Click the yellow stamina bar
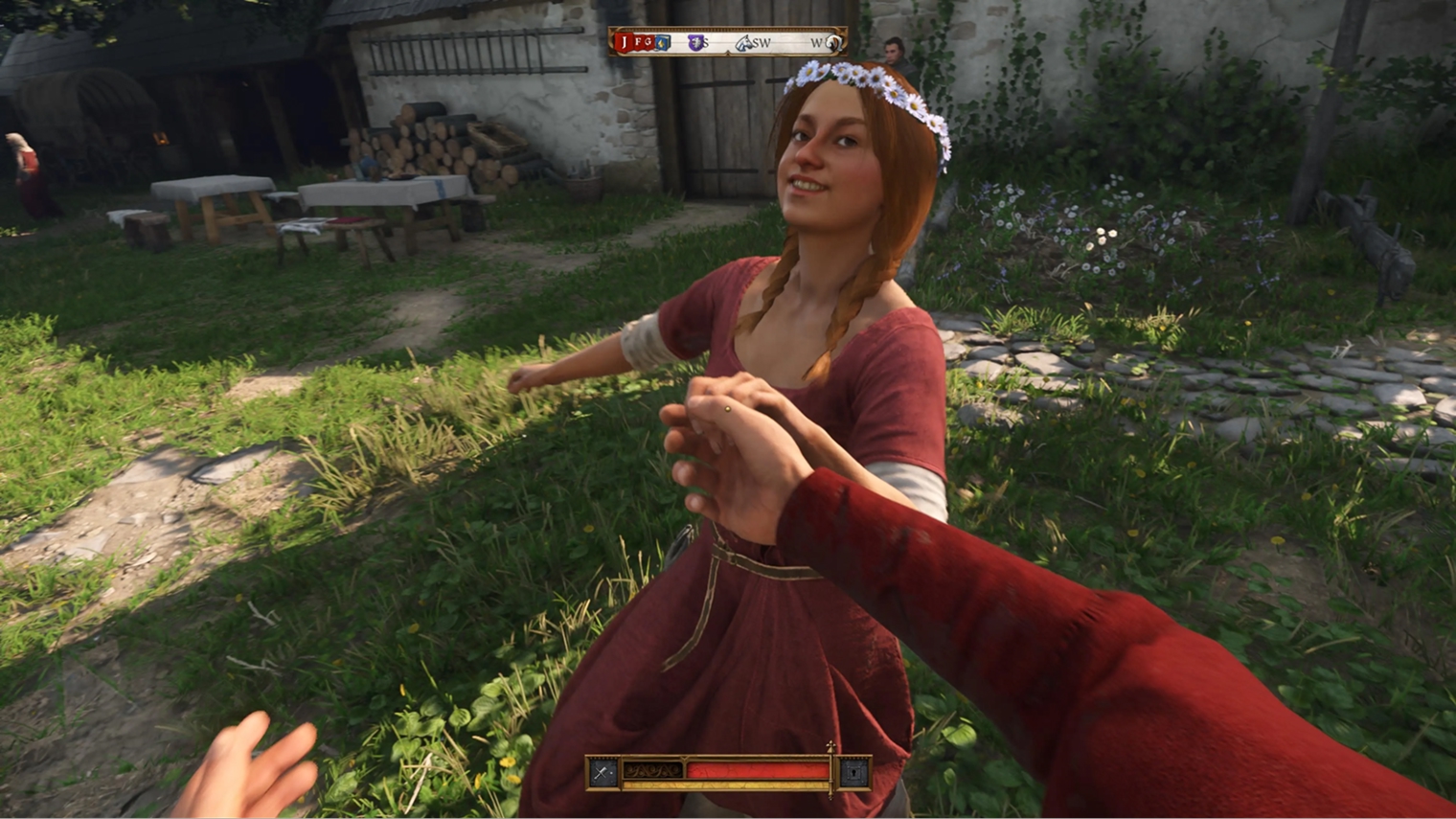The image size is (1456, 819). coord(723,784)
